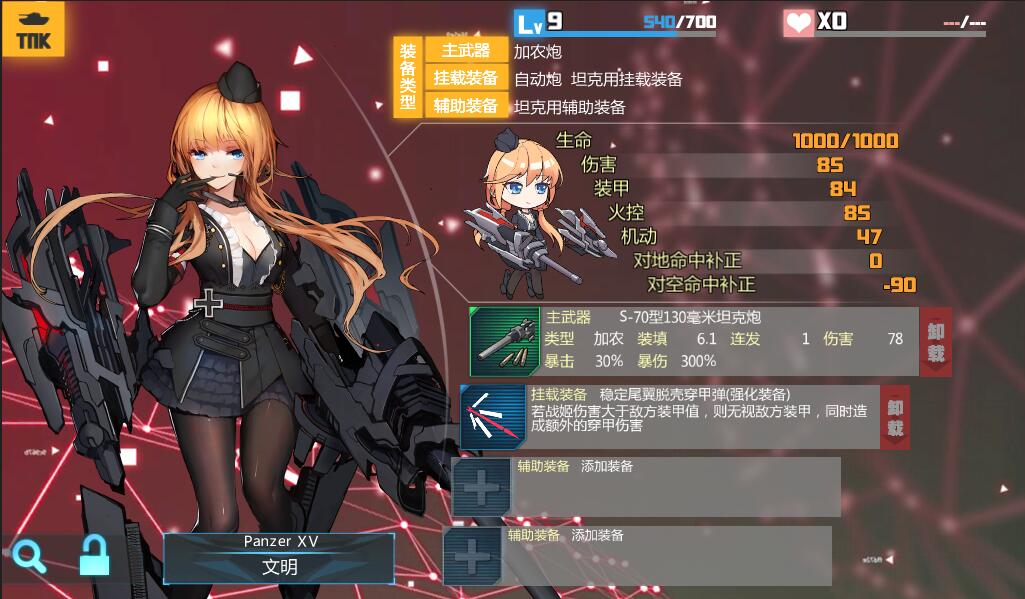
Task: Unload the mounted armor-piercing round equipment
Action: (x=895, y=416)
